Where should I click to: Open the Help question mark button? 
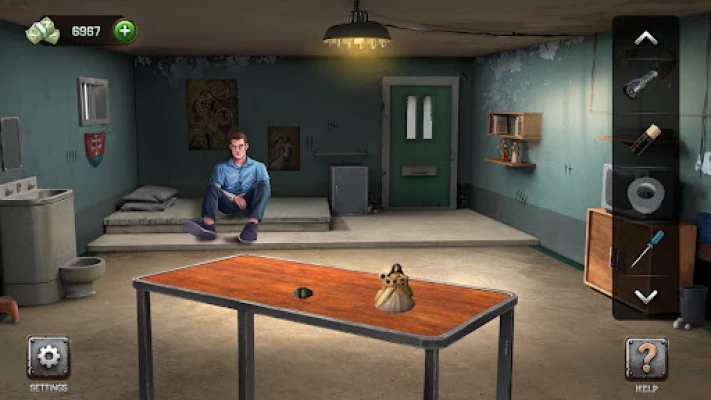pos(646,358)
